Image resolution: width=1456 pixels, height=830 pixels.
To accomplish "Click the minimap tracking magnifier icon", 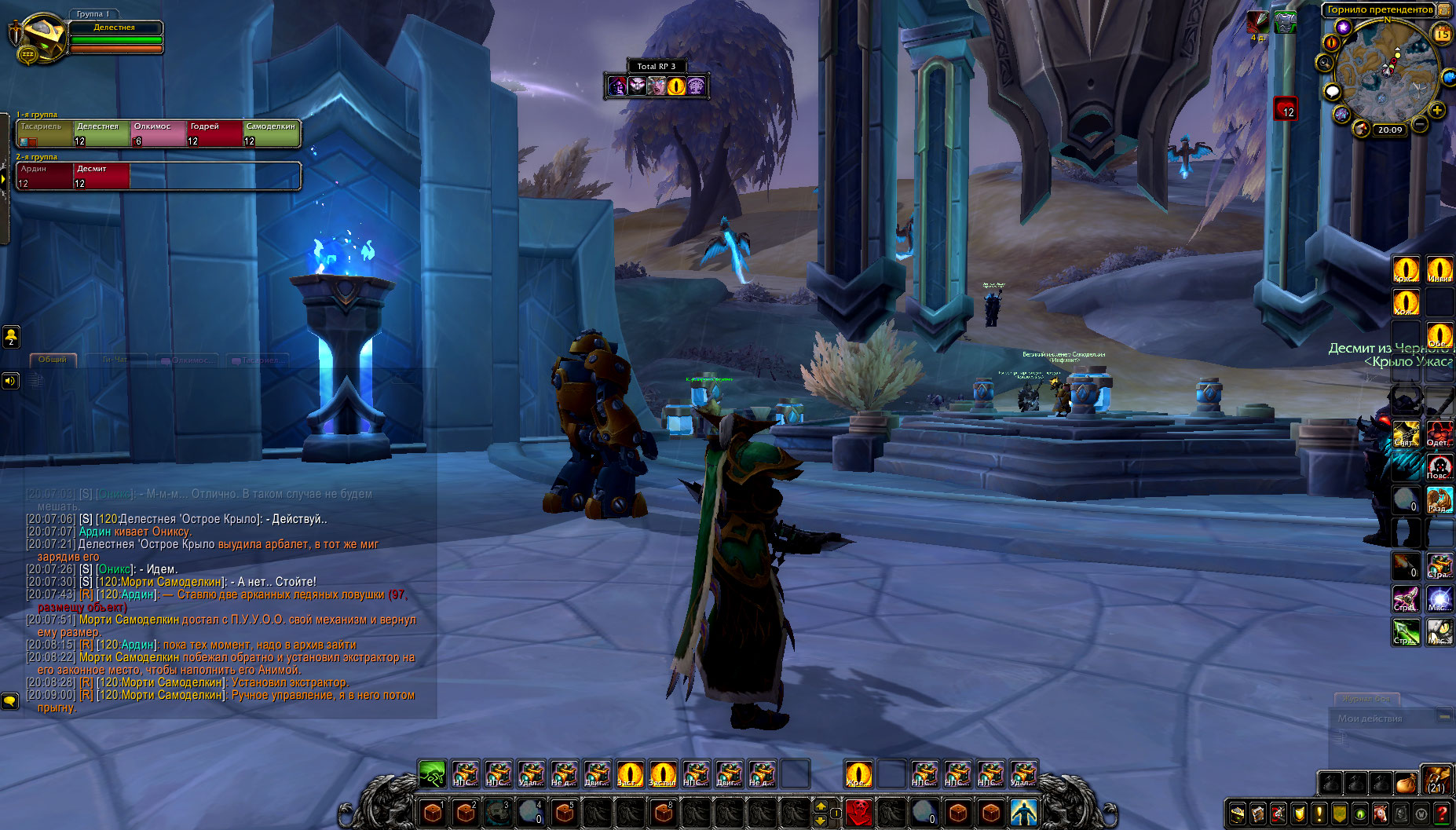I will 1326,63.
